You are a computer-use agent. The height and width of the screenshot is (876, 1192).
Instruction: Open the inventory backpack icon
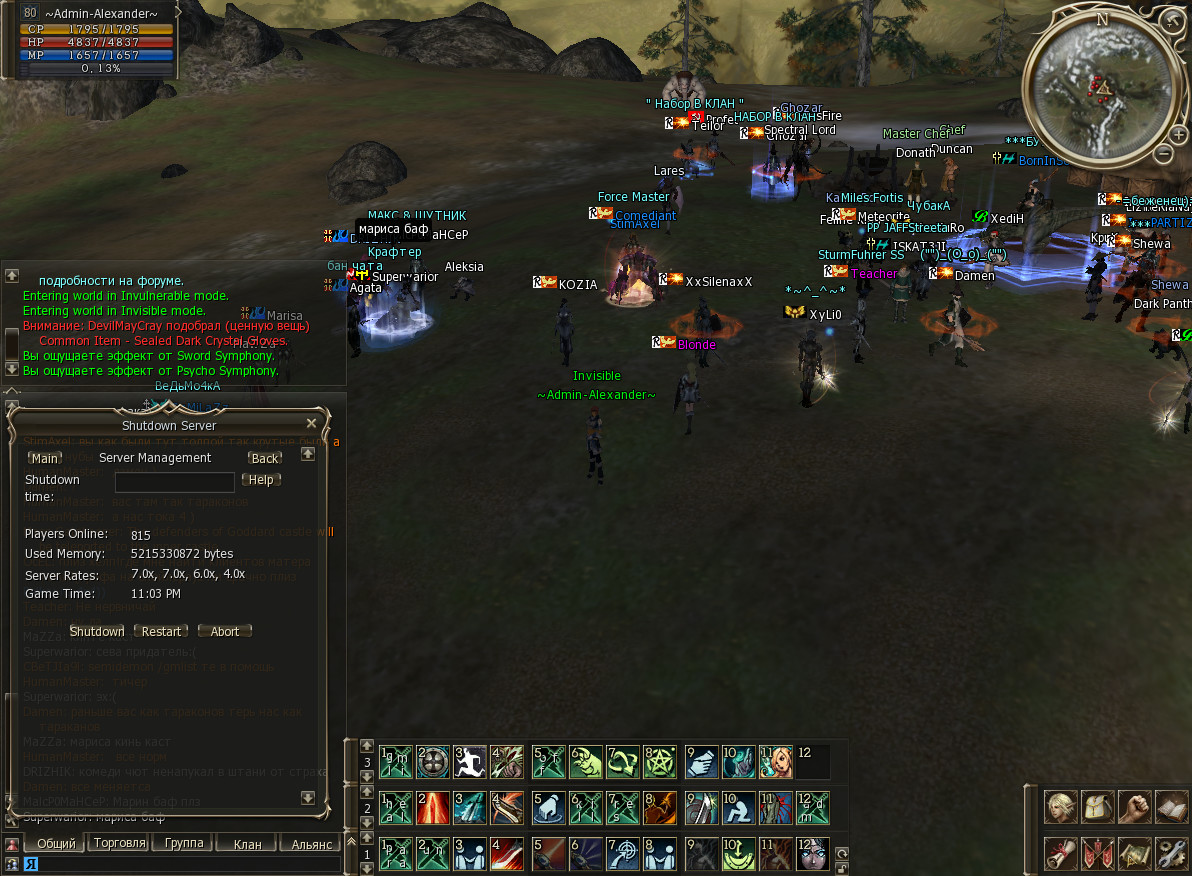pyautogui.click(x=1097, y=807)
